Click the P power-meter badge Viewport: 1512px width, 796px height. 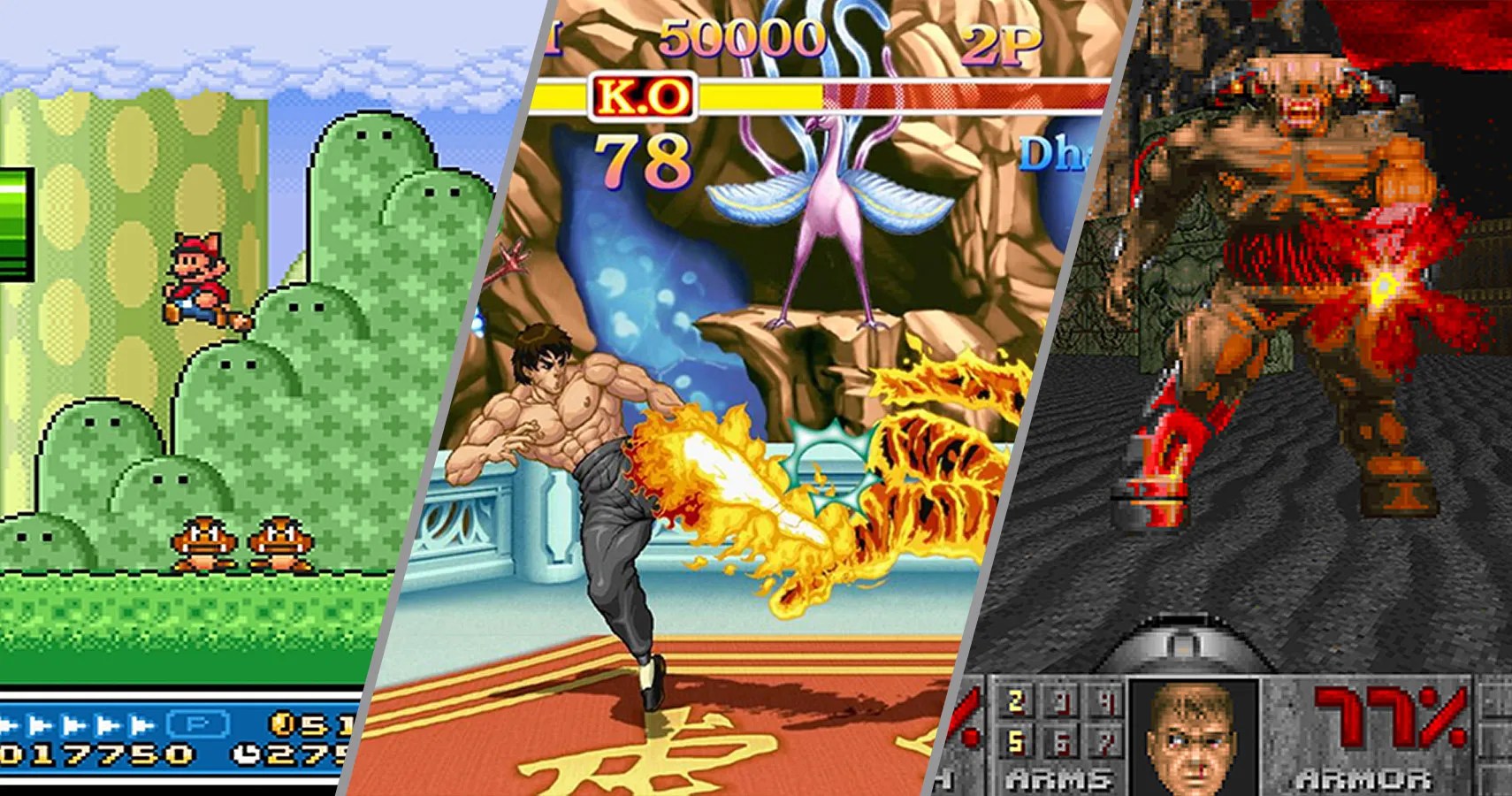[x=196, y=723]
